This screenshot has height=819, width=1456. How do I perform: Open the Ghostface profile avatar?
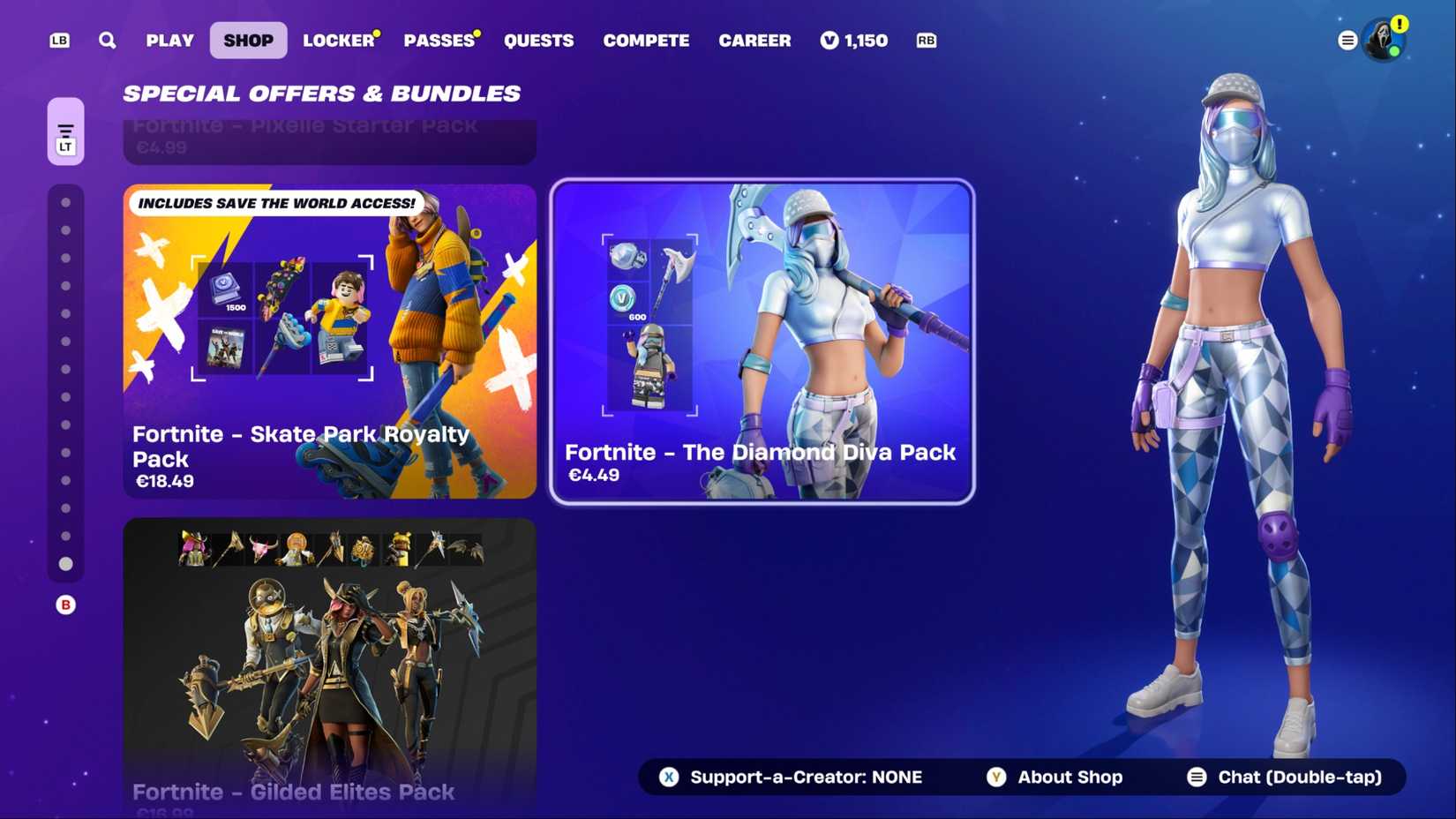(1384, 40)
